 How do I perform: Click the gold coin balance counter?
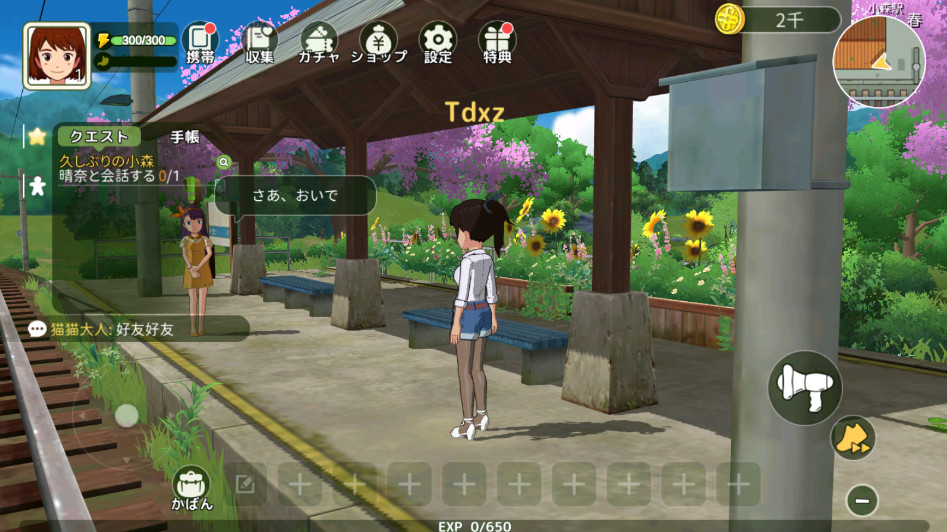(778, 19)
